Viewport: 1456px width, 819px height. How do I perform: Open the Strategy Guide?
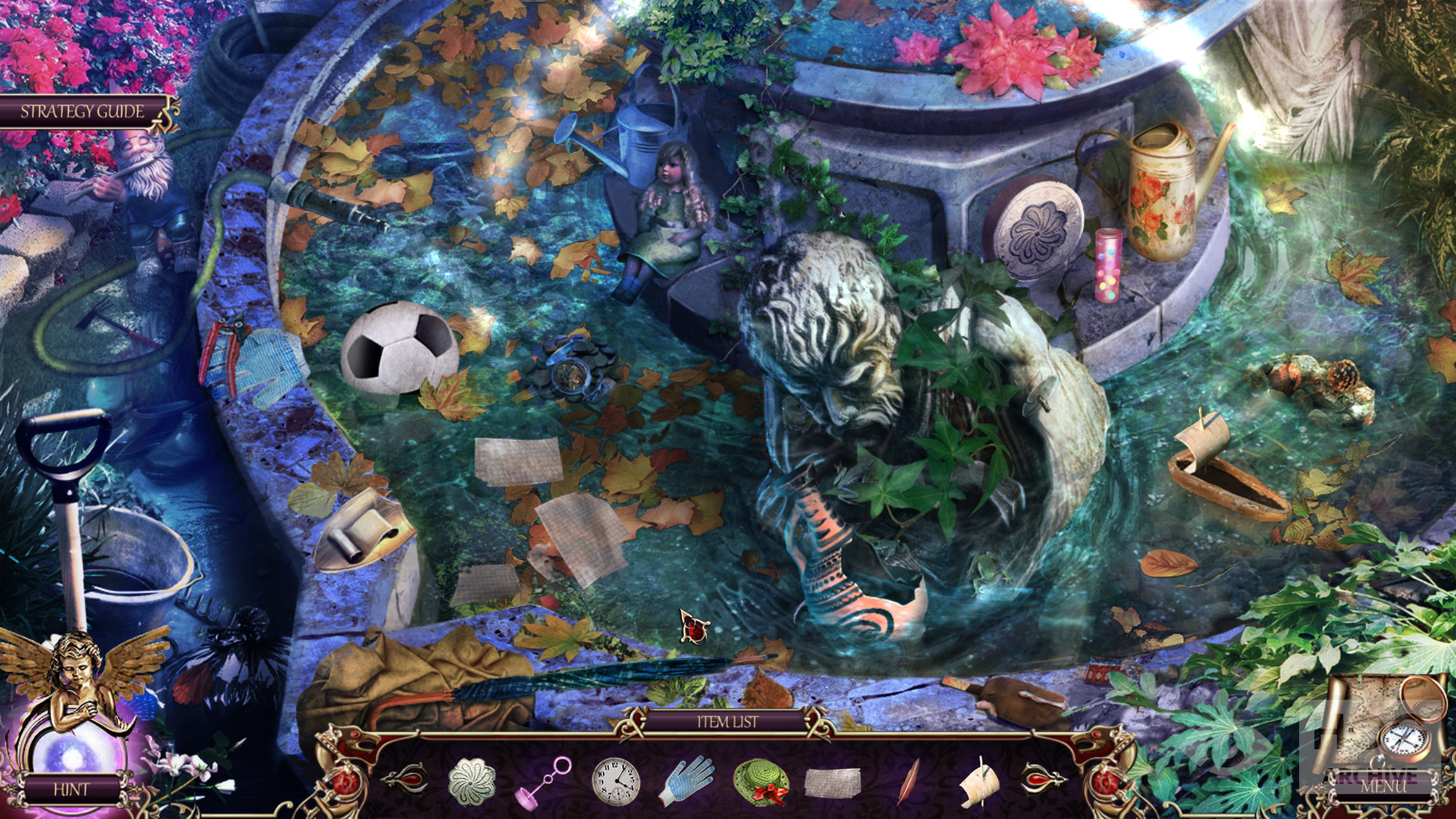[x=82, y=111]
